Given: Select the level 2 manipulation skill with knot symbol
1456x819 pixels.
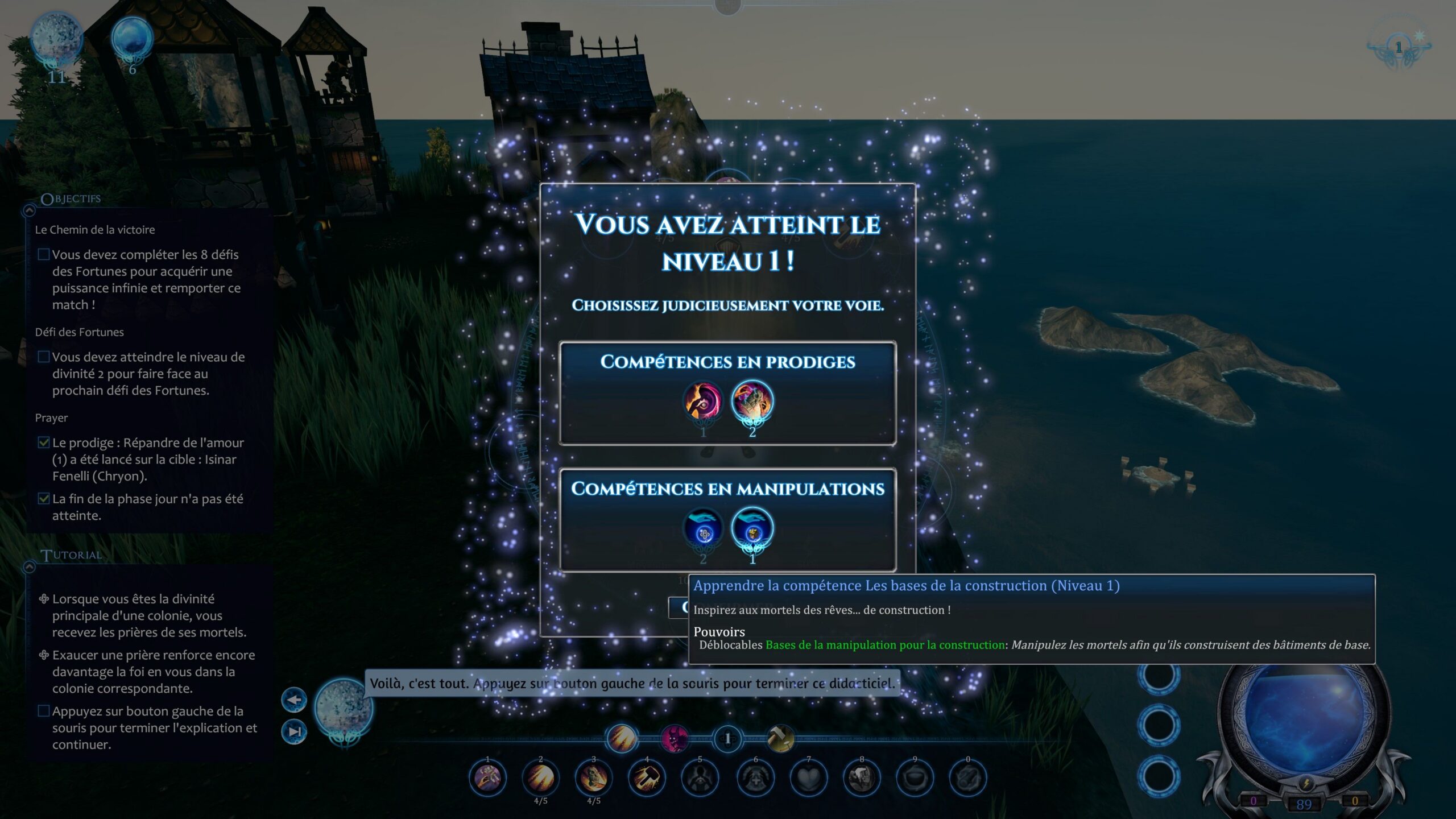Looking at the screenshot, I should coord(704,529).
